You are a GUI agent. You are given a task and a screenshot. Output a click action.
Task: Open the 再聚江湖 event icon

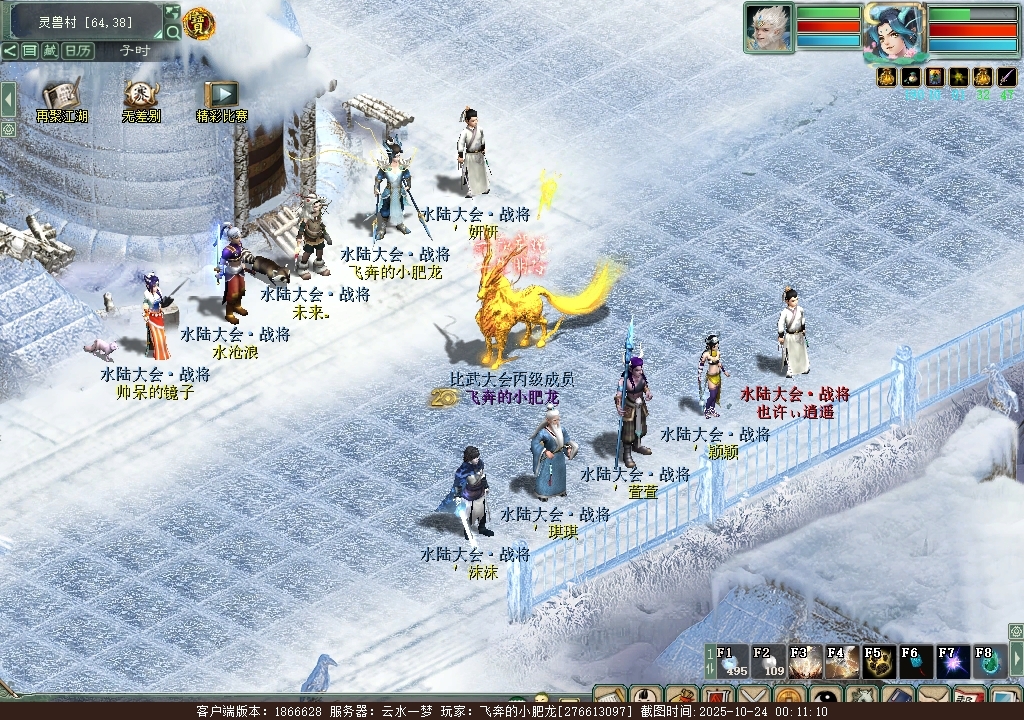pyautogui.click(x=61, y=96)
